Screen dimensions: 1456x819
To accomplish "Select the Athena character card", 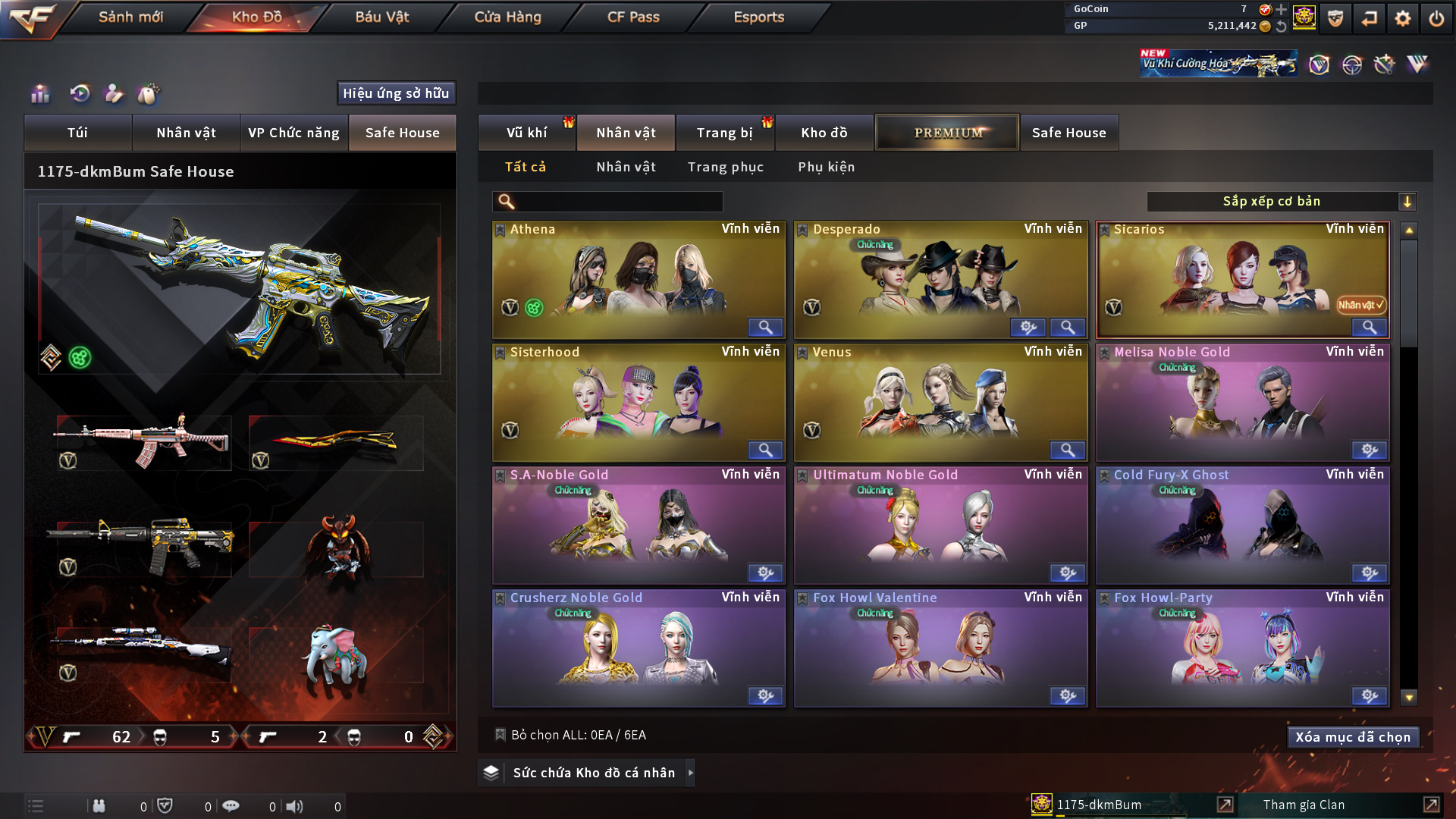I will [x=638, y=279].
